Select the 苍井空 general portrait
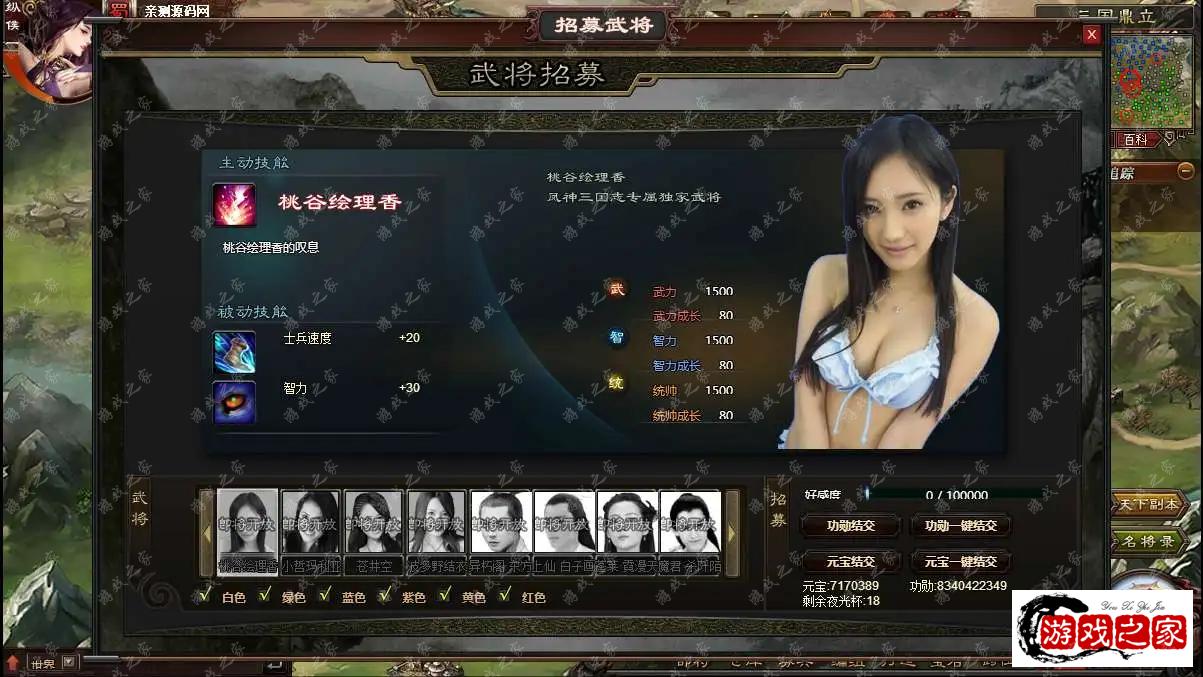This screenshot has width=1203, height=677. coord(374,521)
